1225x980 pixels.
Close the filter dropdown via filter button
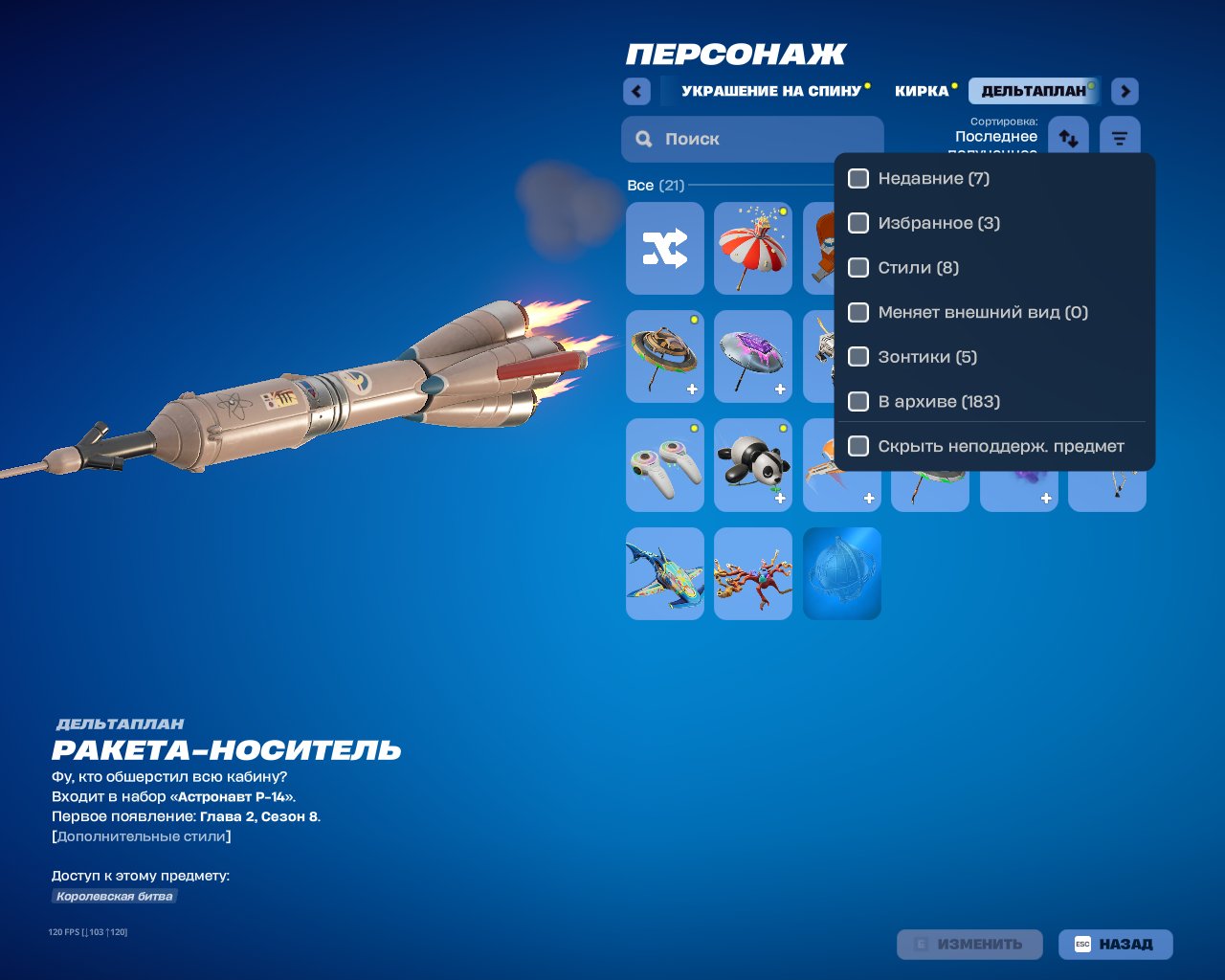pyautogui.click(x=1120, y=138)
